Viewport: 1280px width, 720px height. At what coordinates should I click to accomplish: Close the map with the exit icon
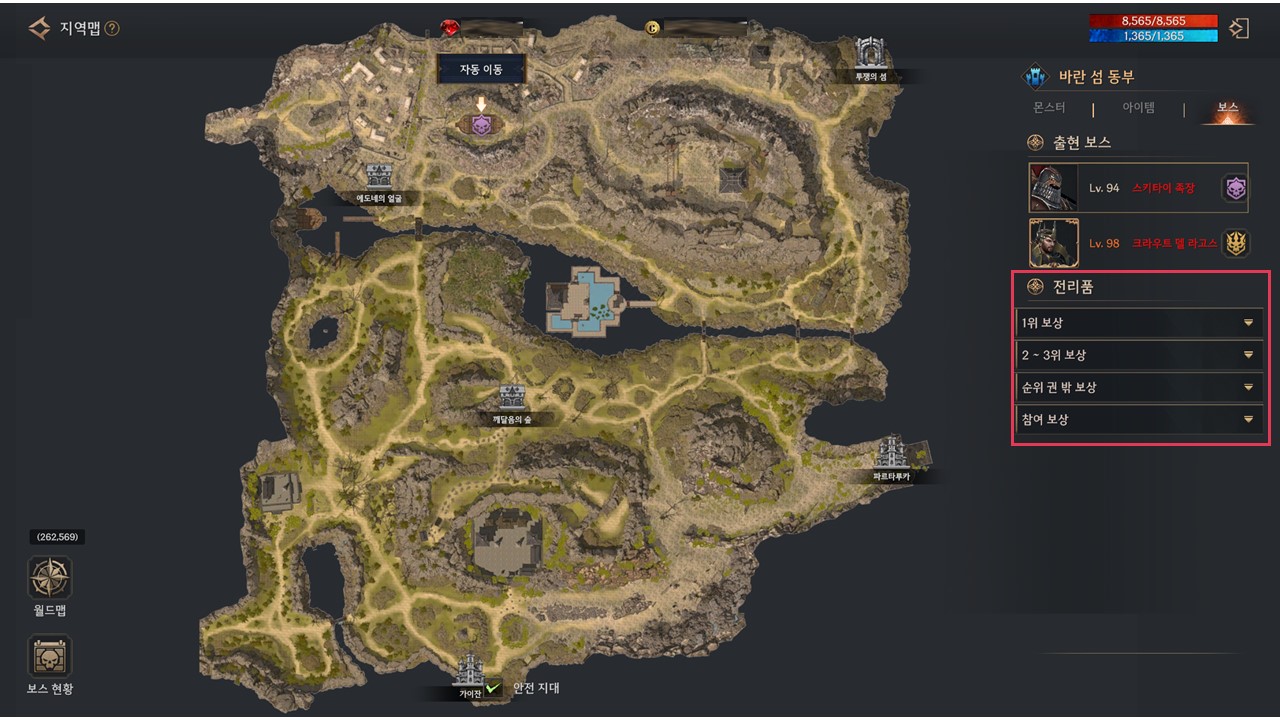pyautogui.click(x=1239, y=28)
